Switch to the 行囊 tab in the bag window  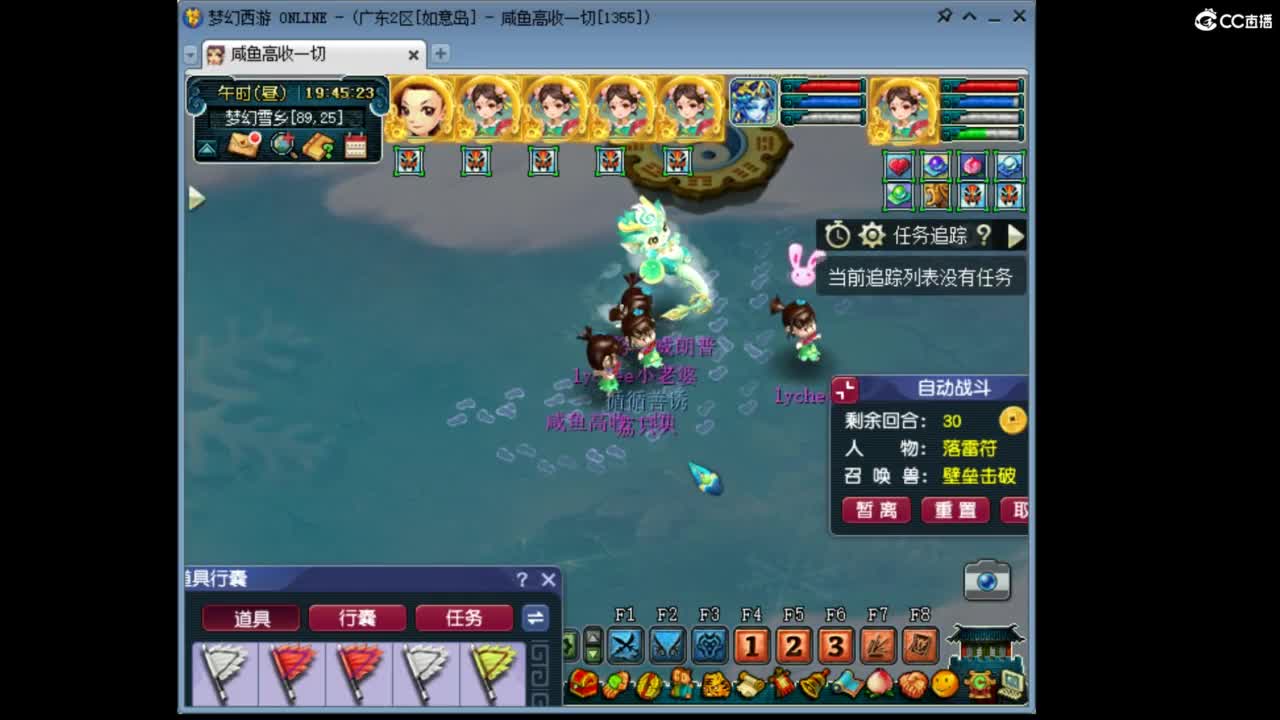click(x=356, y=618)
